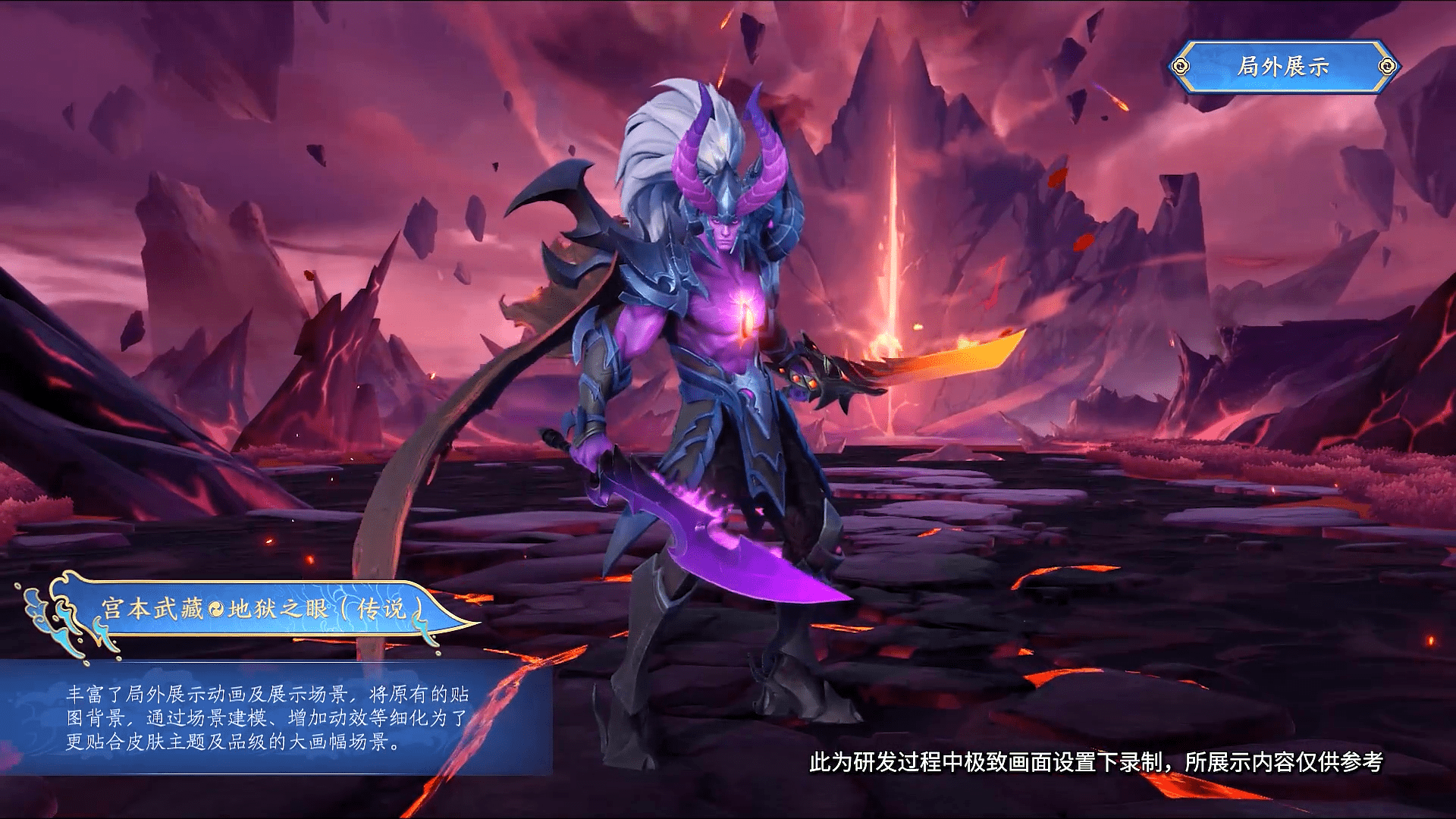The image size is (1456, 819).
Task: Tap the glowing purple chest core on the character
Action: pyautogui.click(x=747, y=312)
